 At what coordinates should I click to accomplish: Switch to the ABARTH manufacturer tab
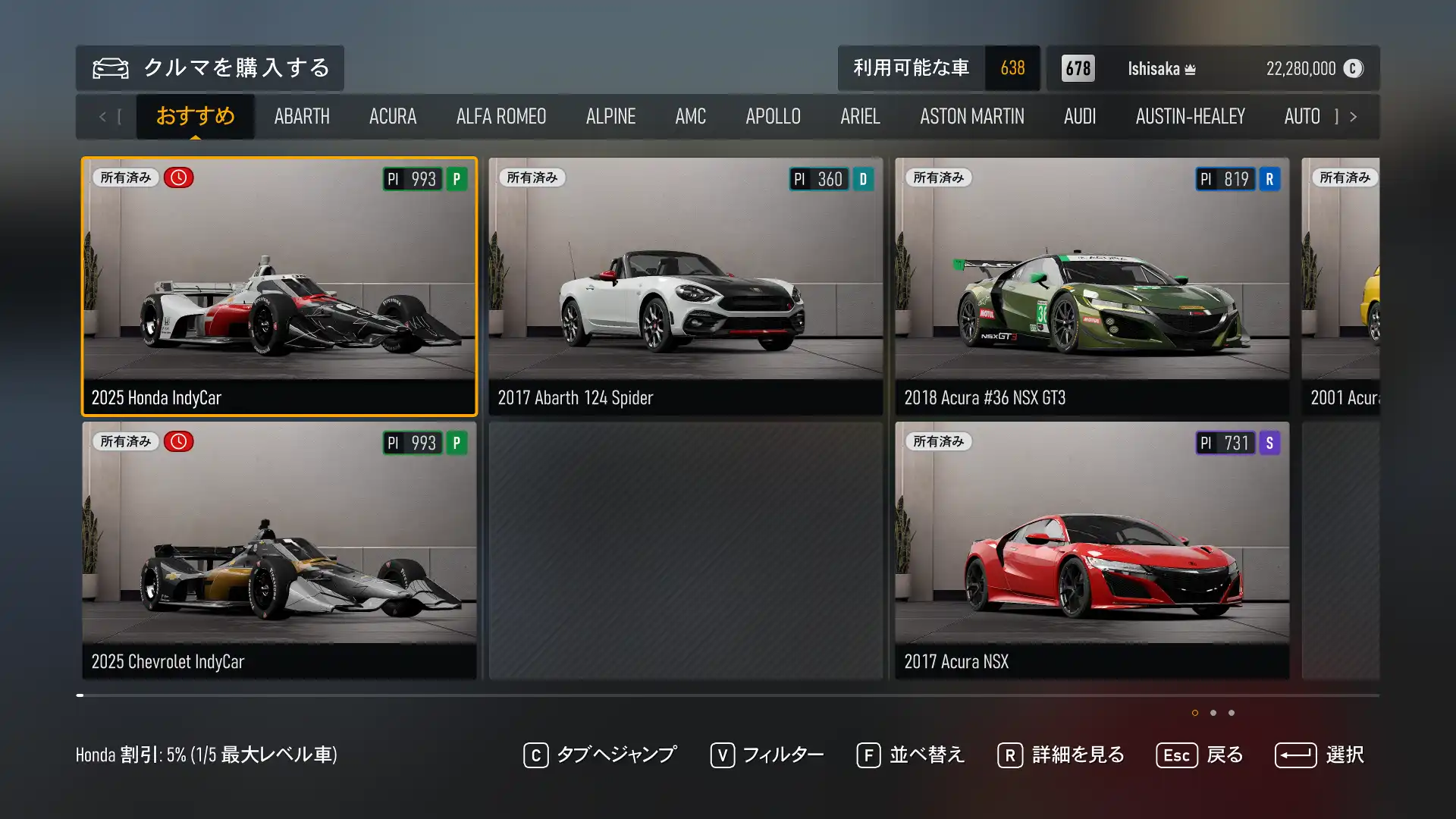click(x=302, y=116)
